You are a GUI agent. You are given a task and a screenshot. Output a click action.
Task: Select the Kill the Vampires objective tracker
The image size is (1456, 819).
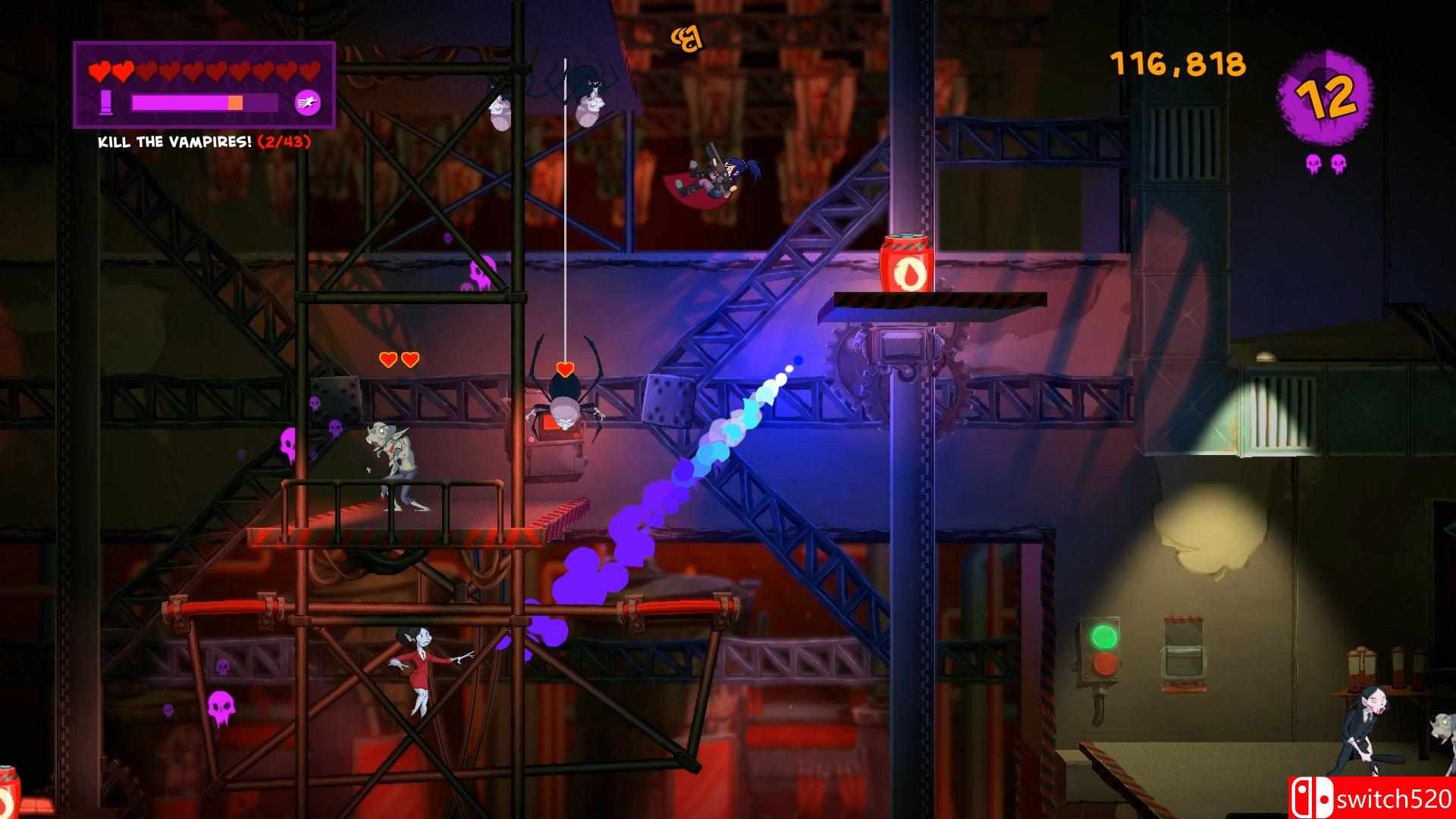coord(204,142)
